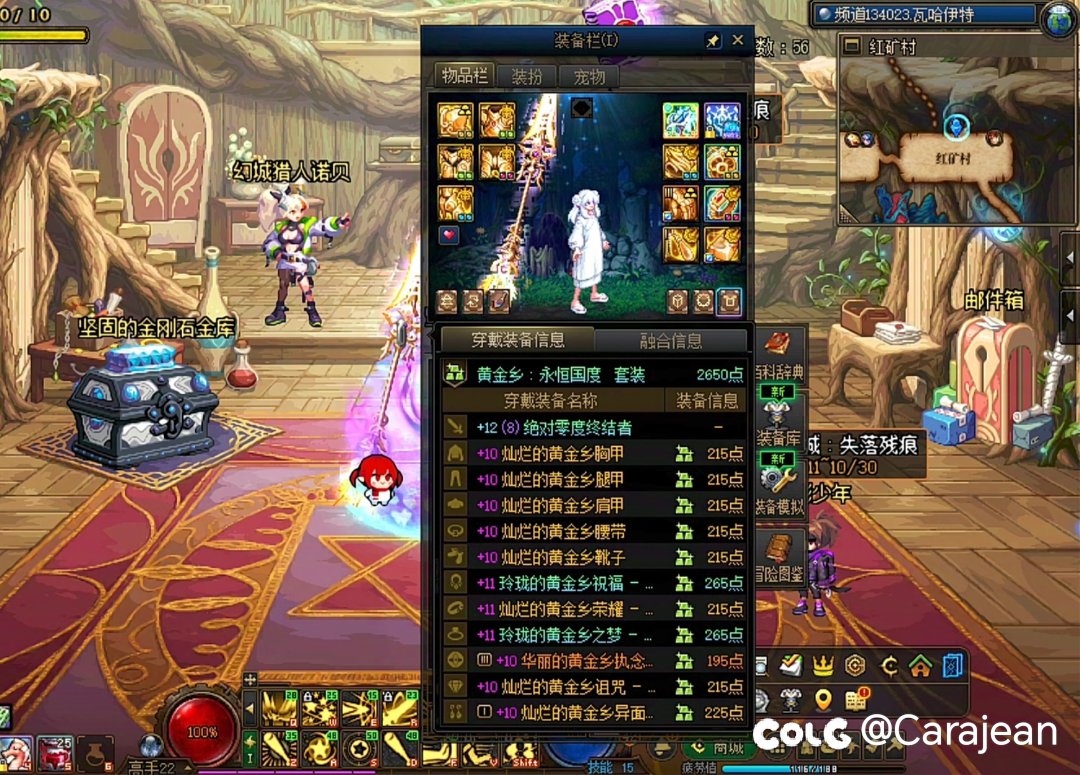Select the 物品栏 tab
Screen dimensions: 1080x775
(x=464, y=77)
